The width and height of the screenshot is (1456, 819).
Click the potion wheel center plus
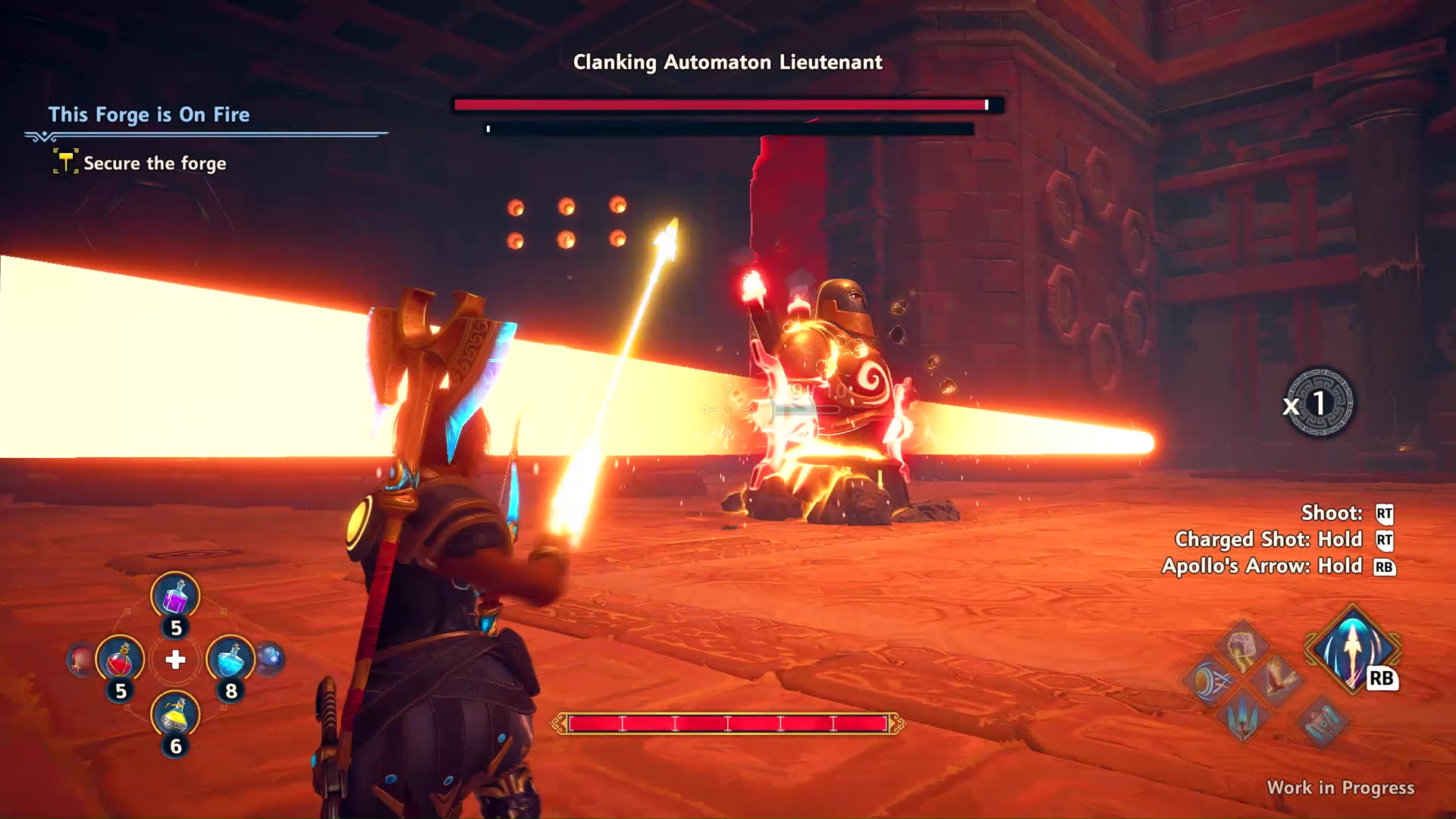pyautogui.click(x=175, y=660)
